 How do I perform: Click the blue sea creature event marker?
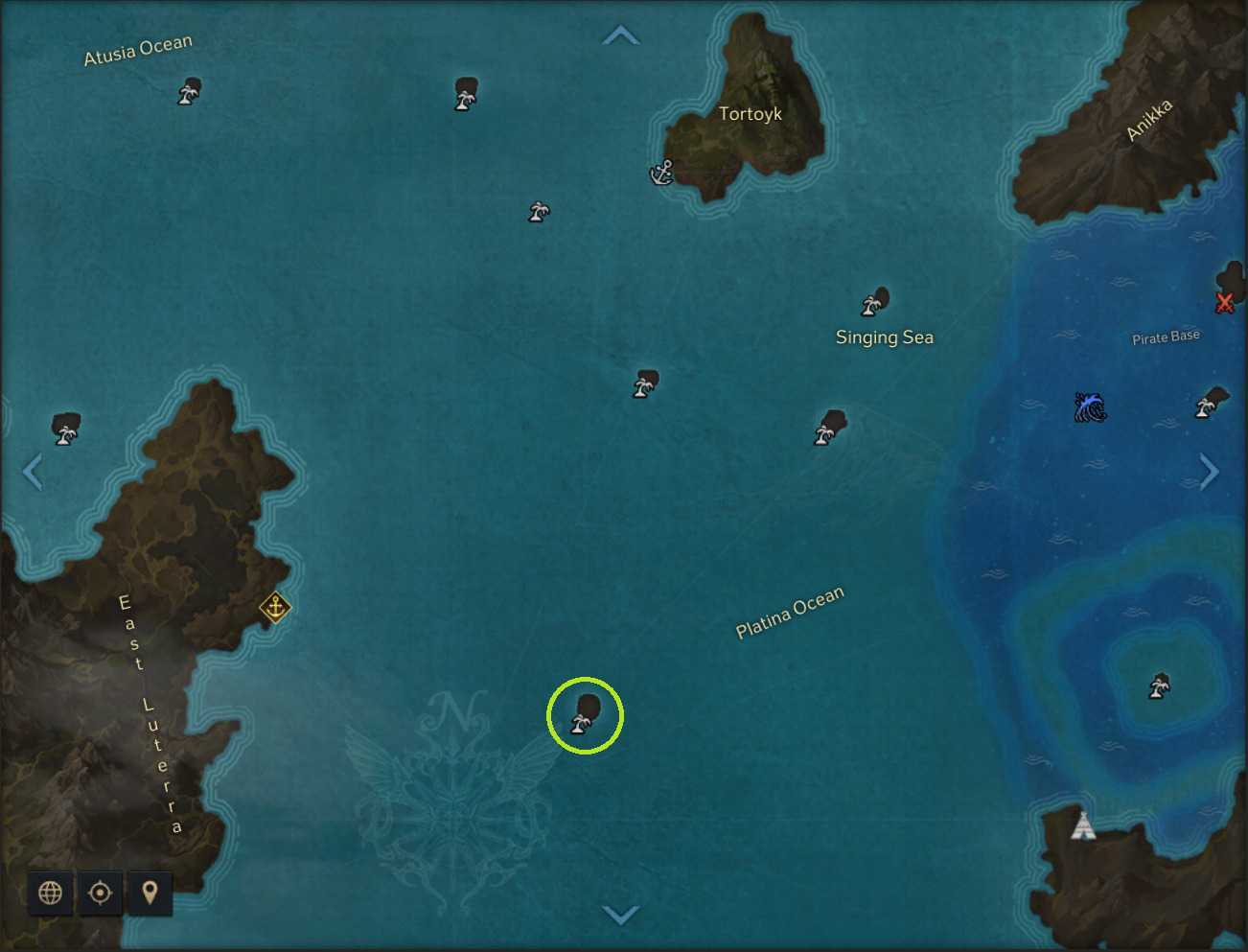pos(1090,407)
